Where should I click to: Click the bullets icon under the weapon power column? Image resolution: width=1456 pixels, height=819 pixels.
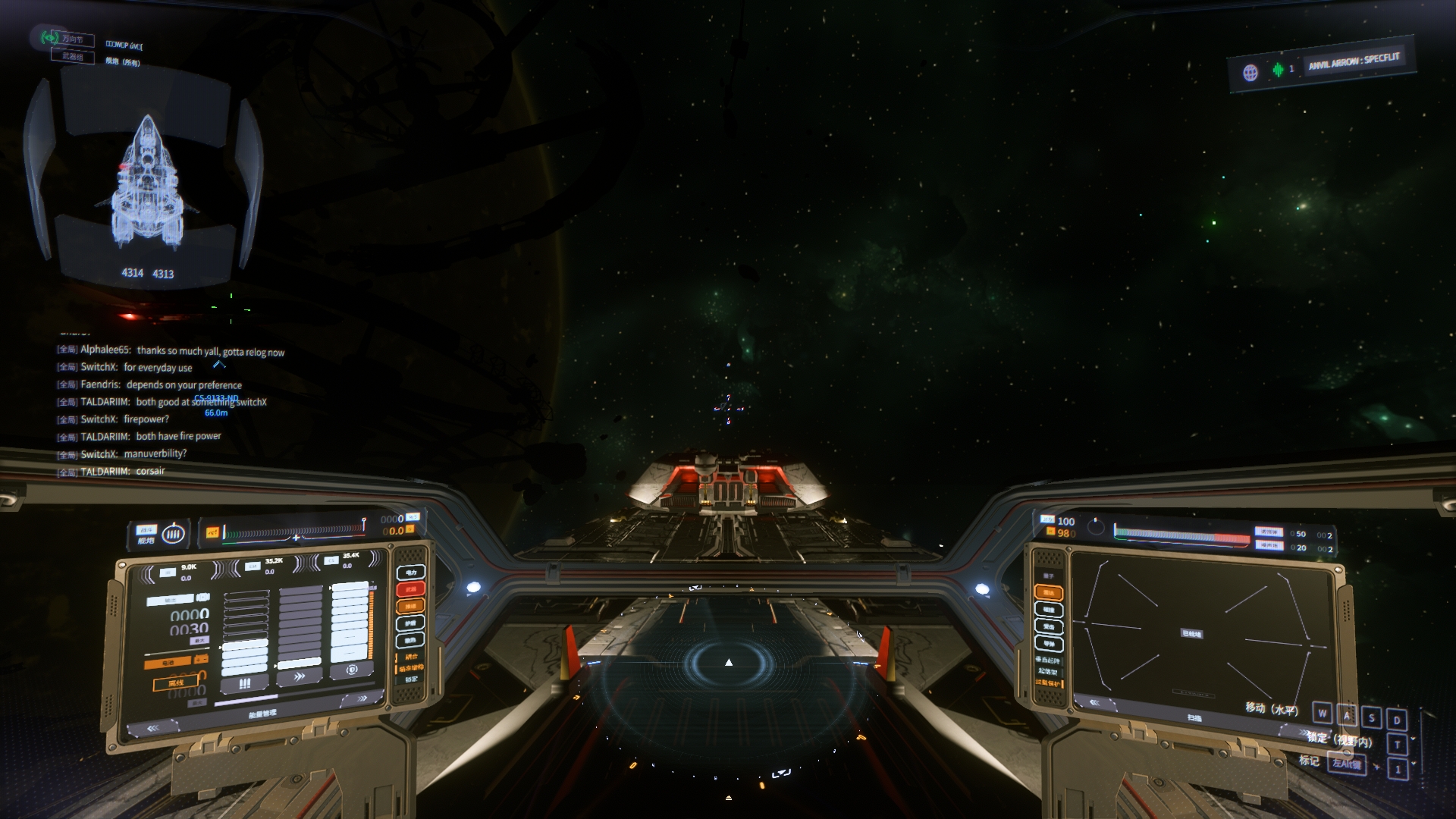(x=245, y=683)
